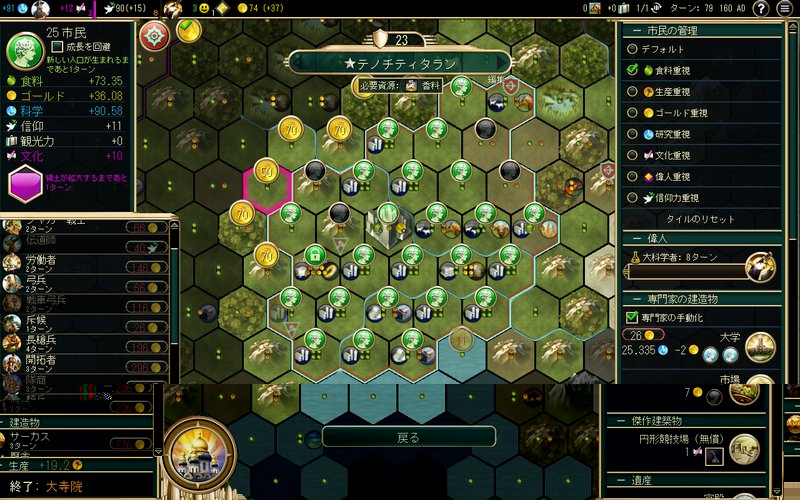Select the デフォルト citizen focus option
The image size is (800, 500).
[633, 48]
